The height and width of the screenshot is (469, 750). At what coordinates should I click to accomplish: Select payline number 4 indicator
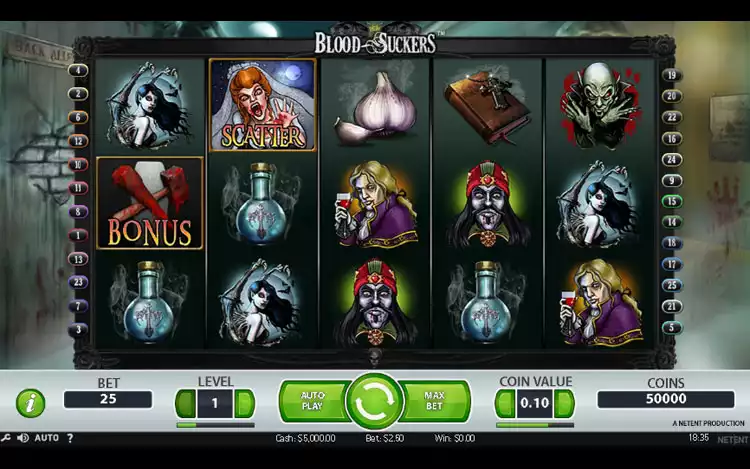79,70
